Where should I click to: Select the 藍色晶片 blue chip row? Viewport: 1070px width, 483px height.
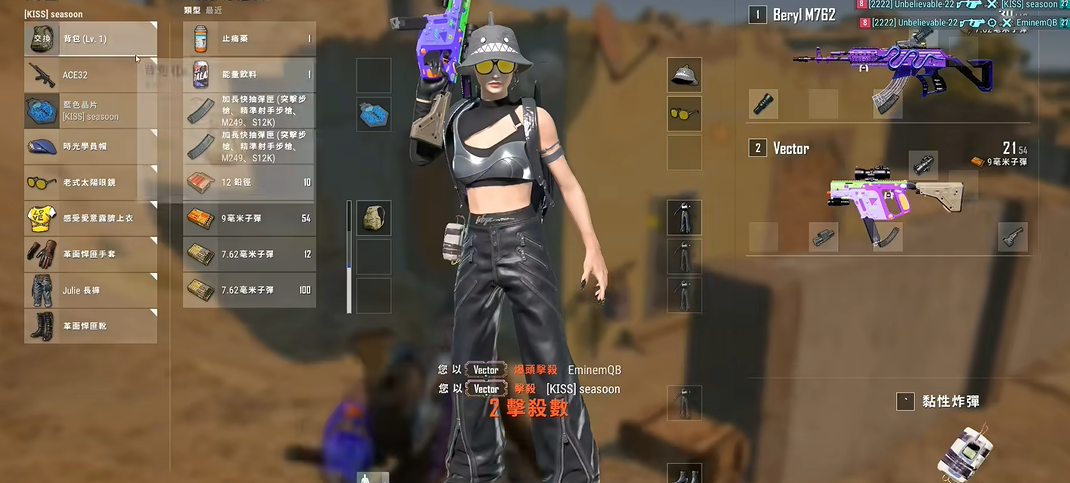point(90,111)
